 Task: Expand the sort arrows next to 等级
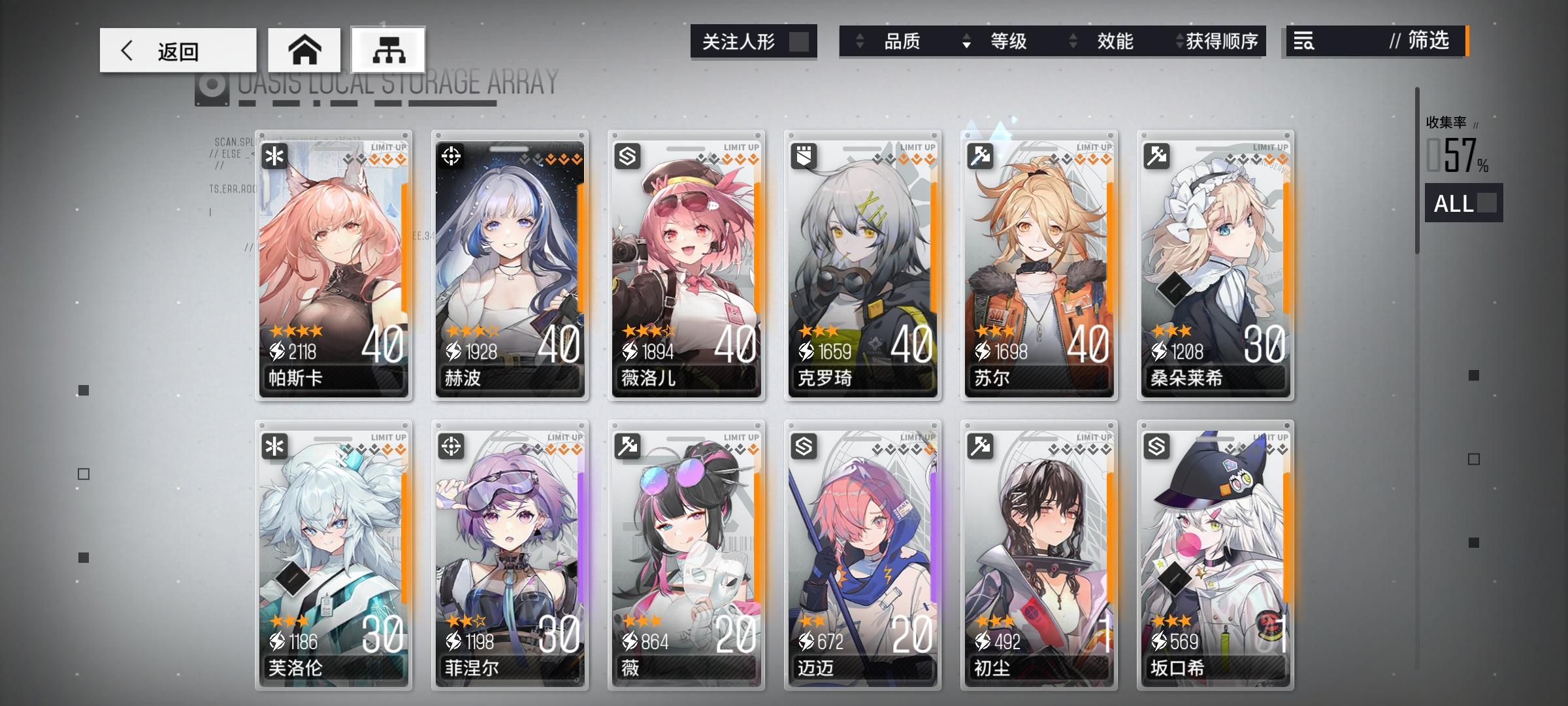pos(966,42)
